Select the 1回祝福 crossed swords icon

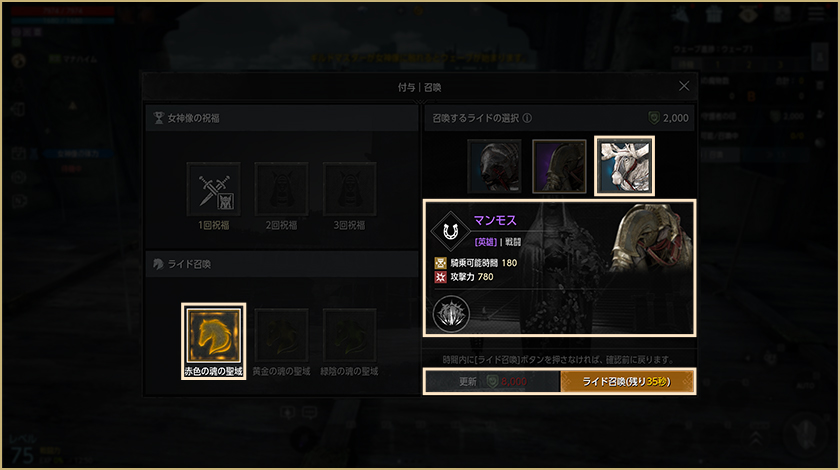click(213, 189)
